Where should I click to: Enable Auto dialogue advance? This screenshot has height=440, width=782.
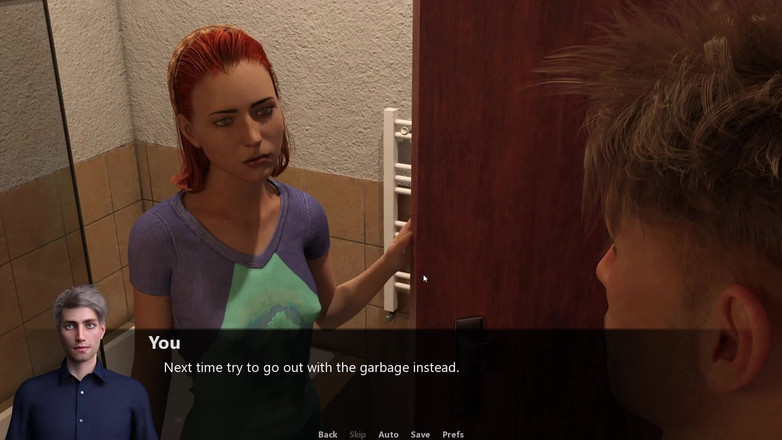[388, 434]
